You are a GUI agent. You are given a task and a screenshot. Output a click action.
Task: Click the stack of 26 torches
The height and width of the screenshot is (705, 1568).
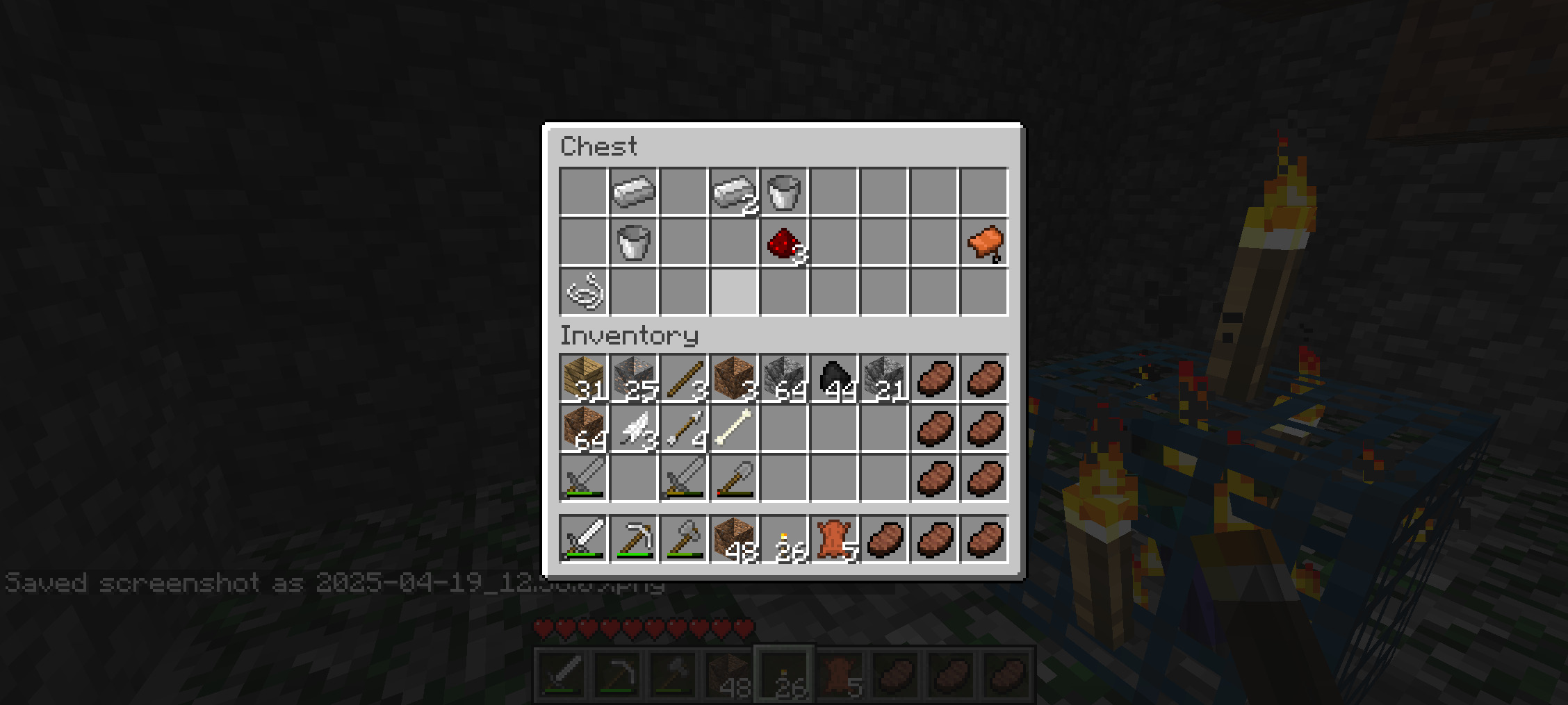[x=783, y=539]
